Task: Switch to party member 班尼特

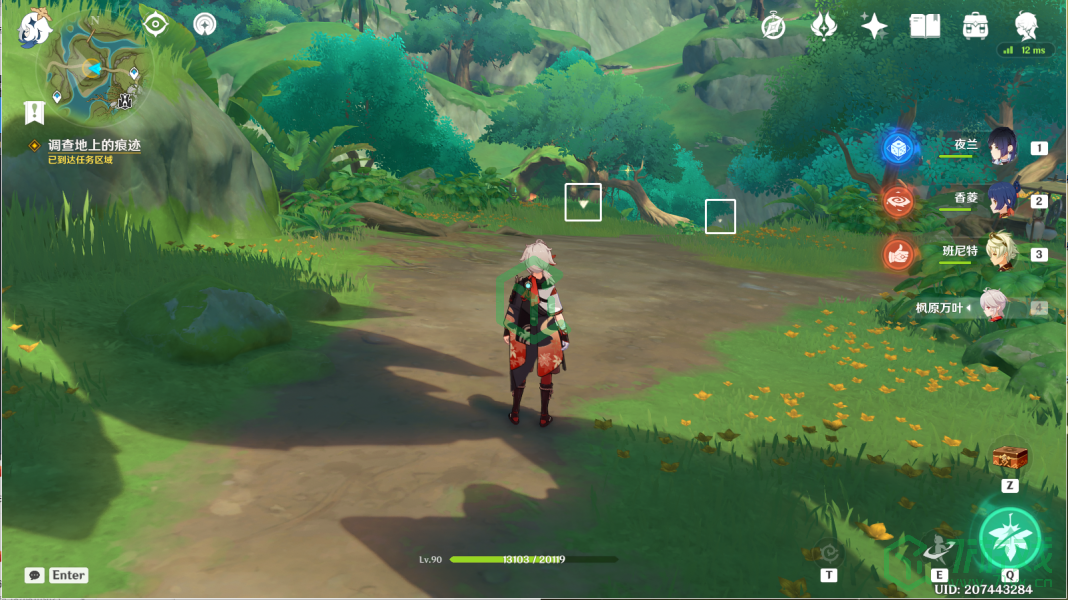Action: coord(1002,252)
